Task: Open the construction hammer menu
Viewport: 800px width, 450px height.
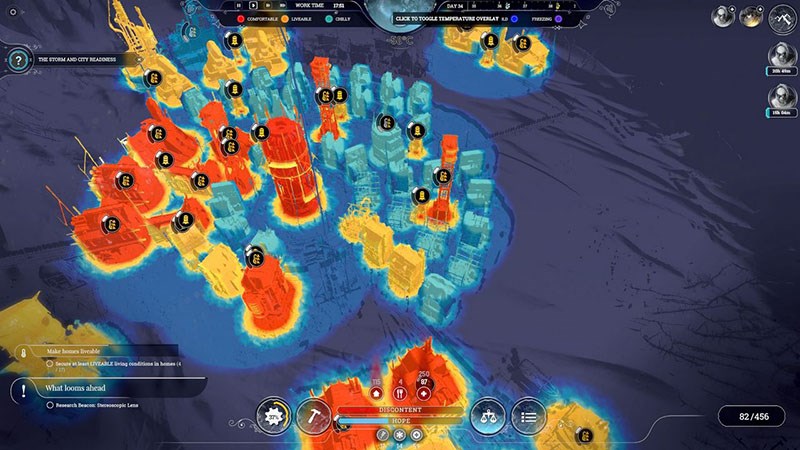Action: point(311,415)
